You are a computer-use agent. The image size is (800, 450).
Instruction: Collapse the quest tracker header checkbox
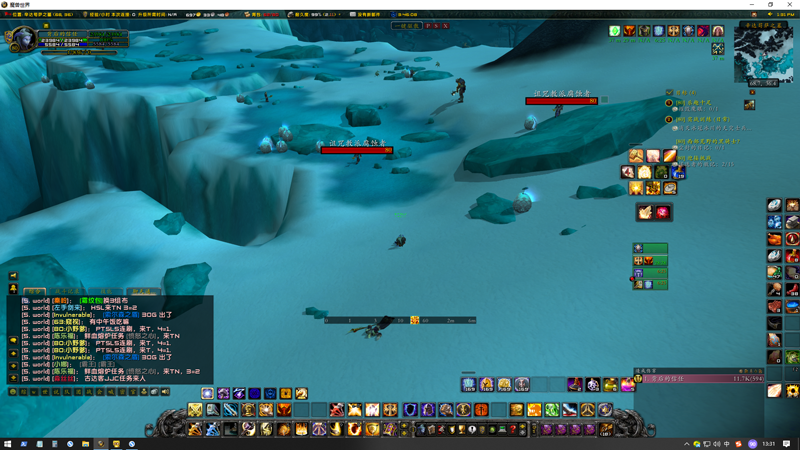(669, 93)
